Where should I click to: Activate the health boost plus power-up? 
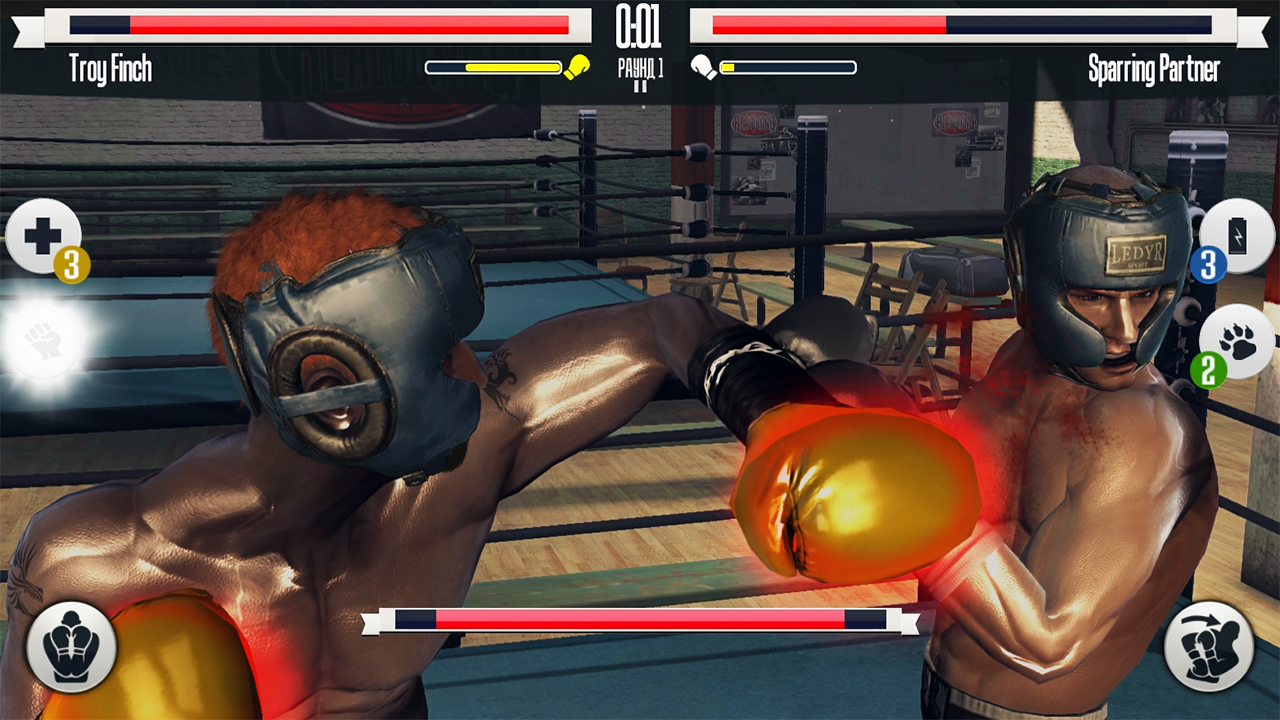tap(44, 237)
